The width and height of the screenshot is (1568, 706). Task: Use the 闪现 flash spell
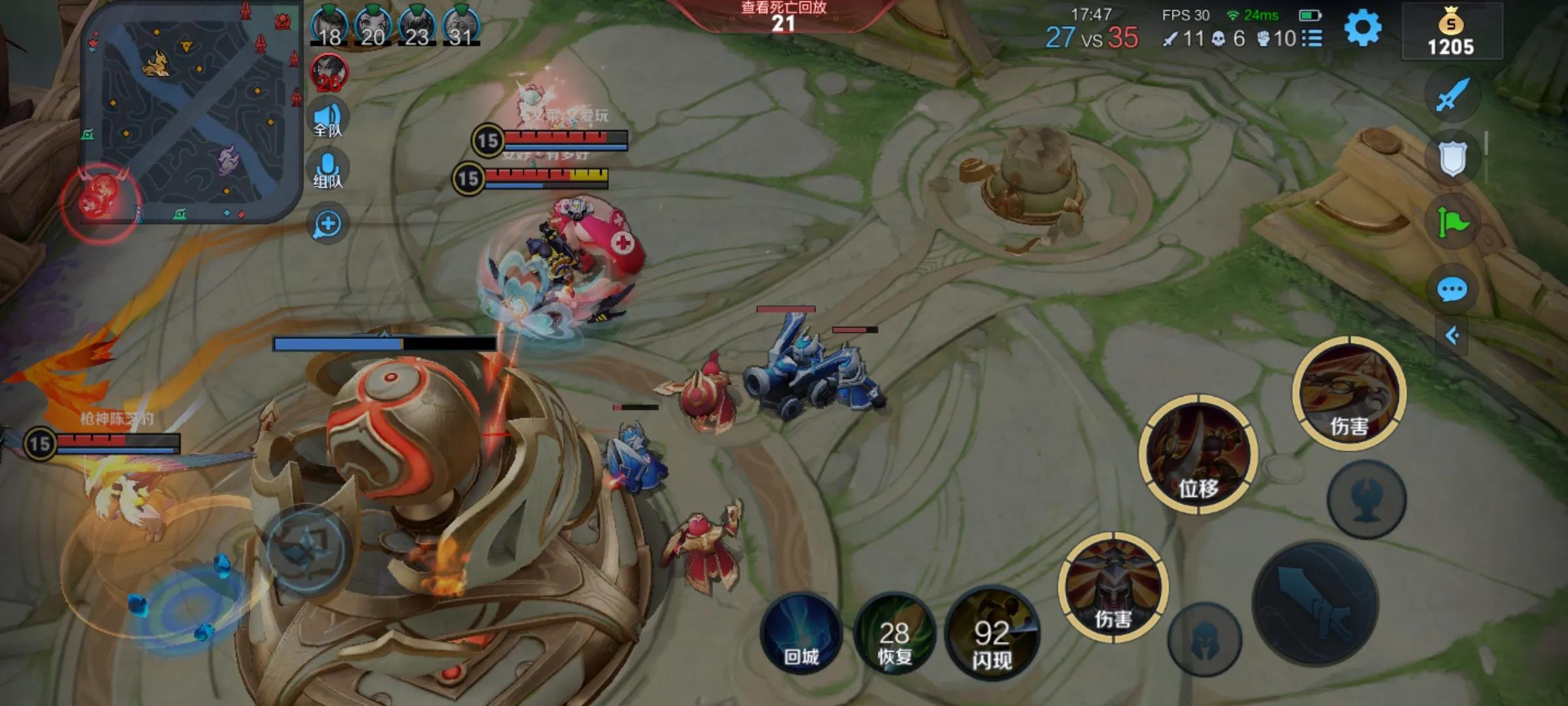[x=991, y=634]
